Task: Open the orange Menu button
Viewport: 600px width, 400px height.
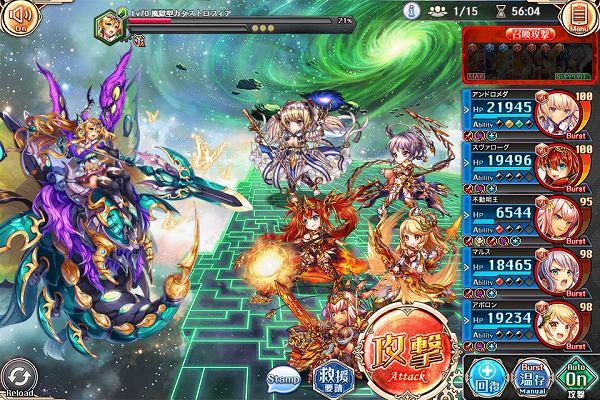Action: point(579,18)
